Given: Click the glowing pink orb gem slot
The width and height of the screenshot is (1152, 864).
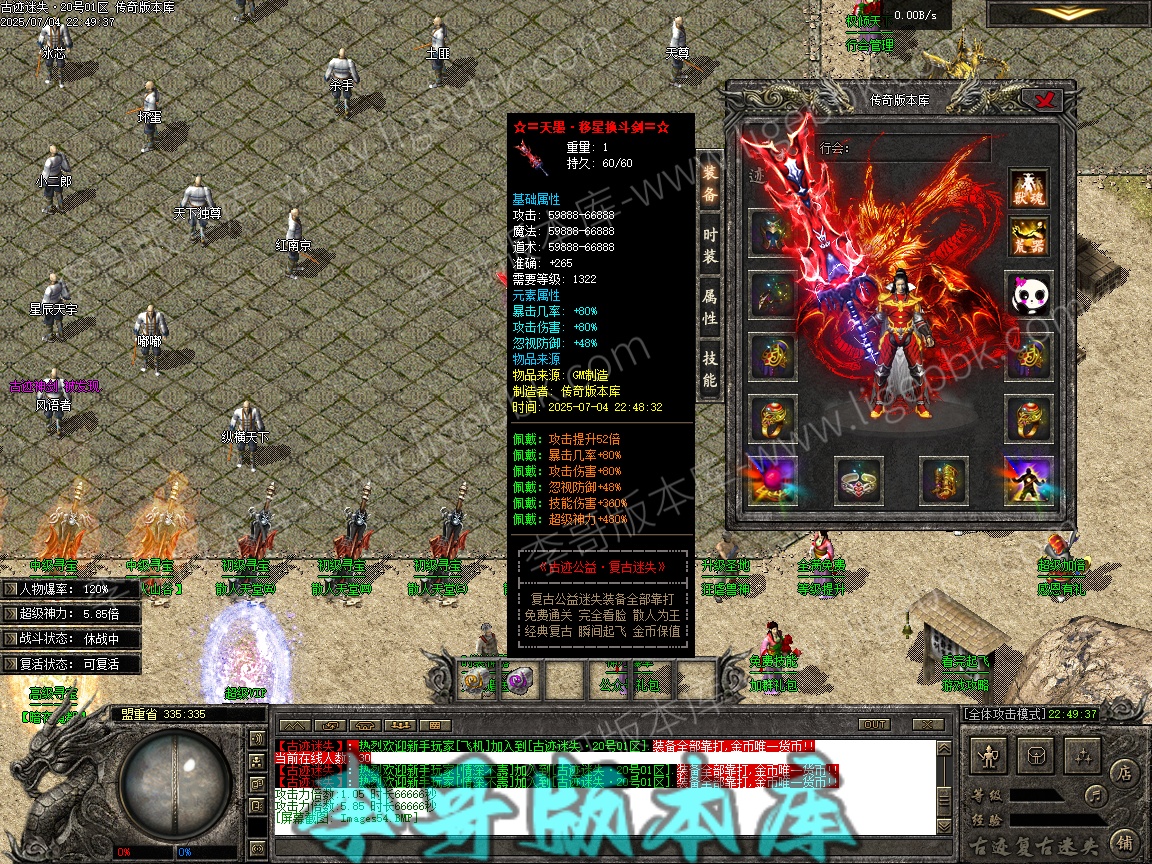Looking at the screenshot, I should pyautogui.click(x=773, y=480).
